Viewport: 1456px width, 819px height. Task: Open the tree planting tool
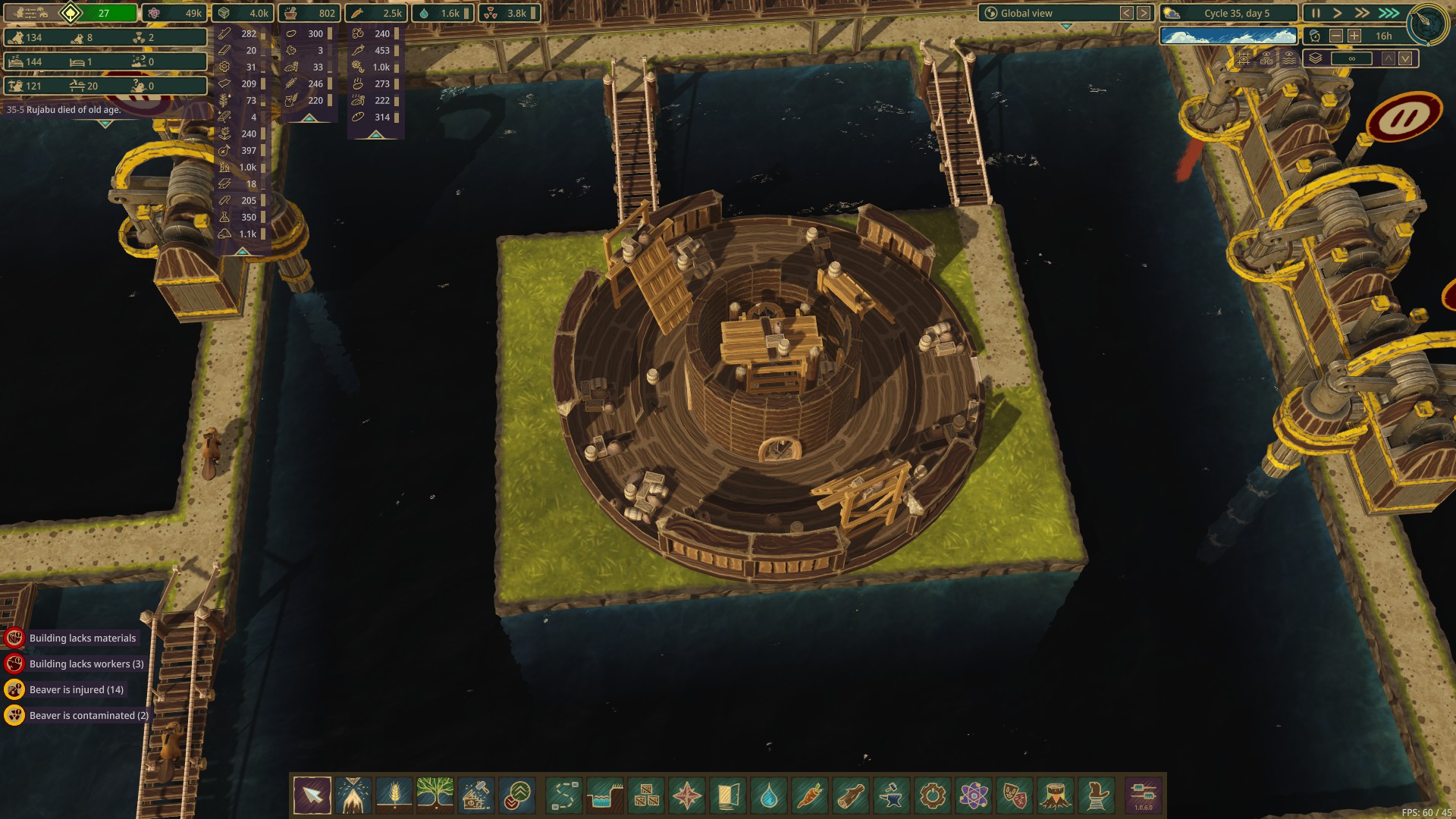435,795
